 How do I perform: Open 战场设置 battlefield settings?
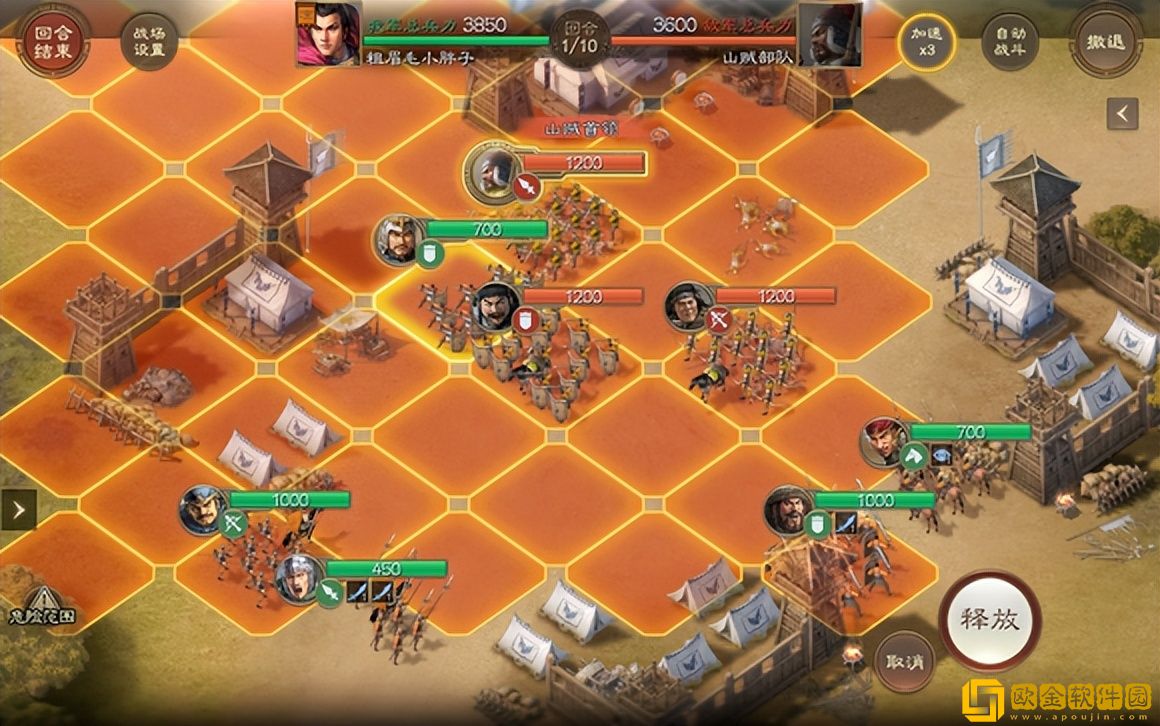149,41
